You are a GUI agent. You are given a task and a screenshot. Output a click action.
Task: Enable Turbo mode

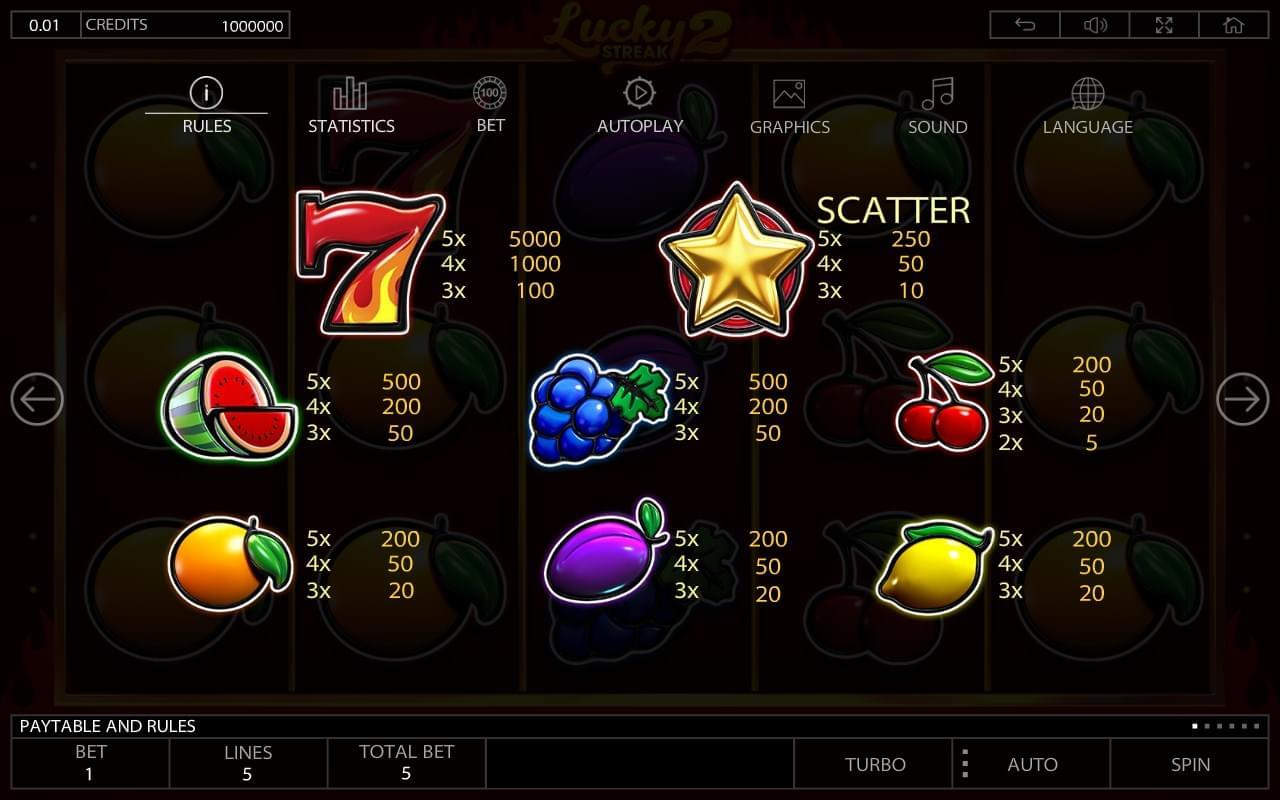[x=875, y=764]
